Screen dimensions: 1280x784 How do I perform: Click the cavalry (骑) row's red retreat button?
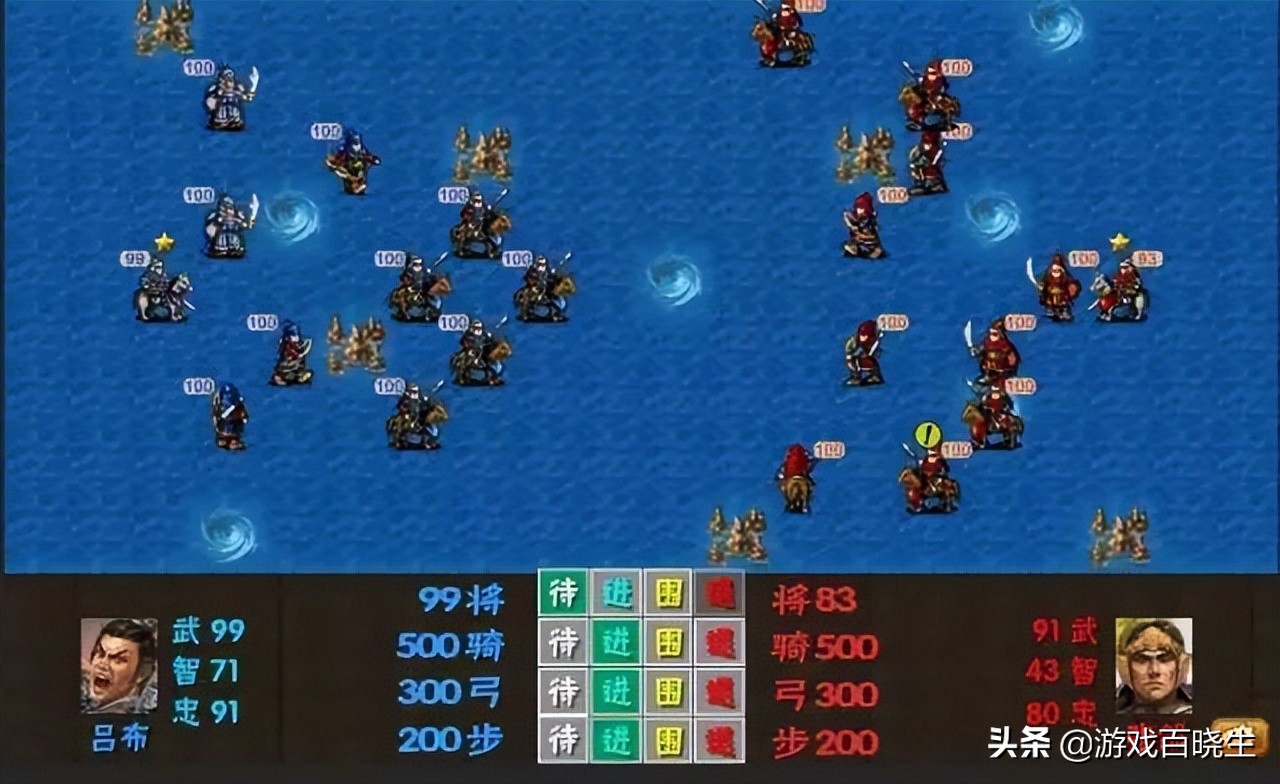(720, 642)
